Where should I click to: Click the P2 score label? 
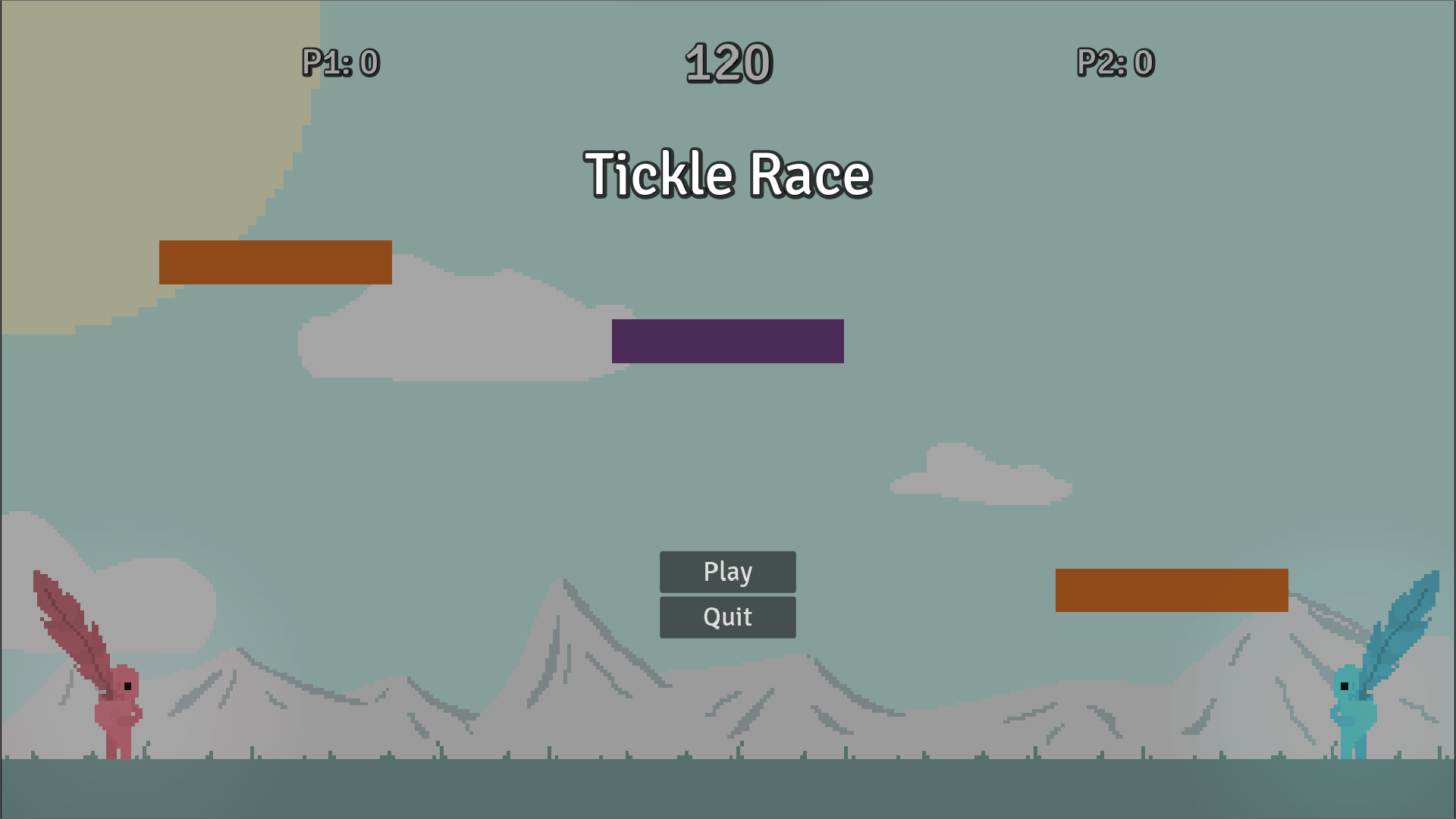click(x=1115, y=63)
